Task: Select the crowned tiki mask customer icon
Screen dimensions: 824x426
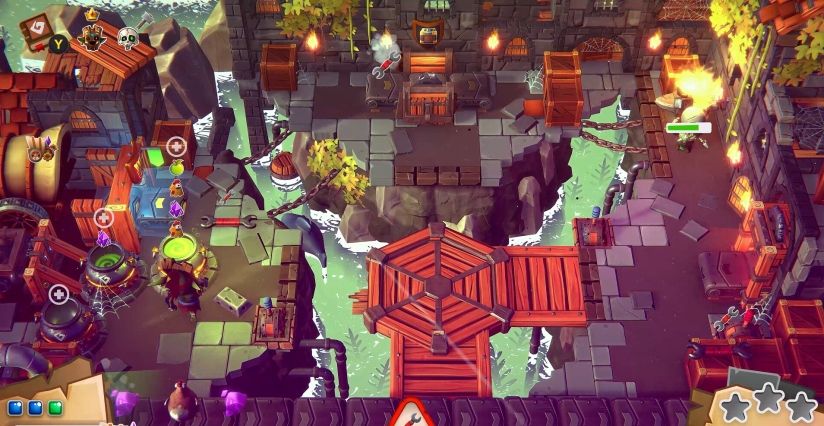Action: point(94,36)
